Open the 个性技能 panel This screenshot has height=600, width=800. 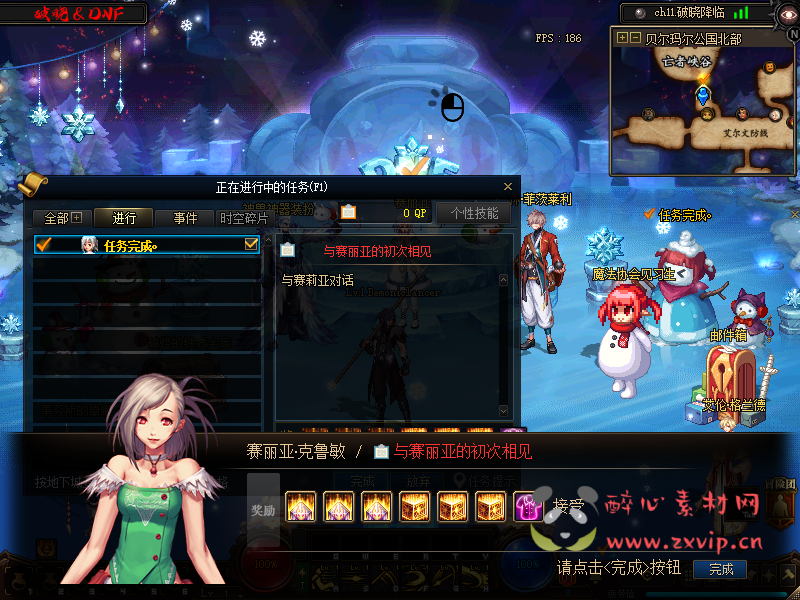click(474, 213)
